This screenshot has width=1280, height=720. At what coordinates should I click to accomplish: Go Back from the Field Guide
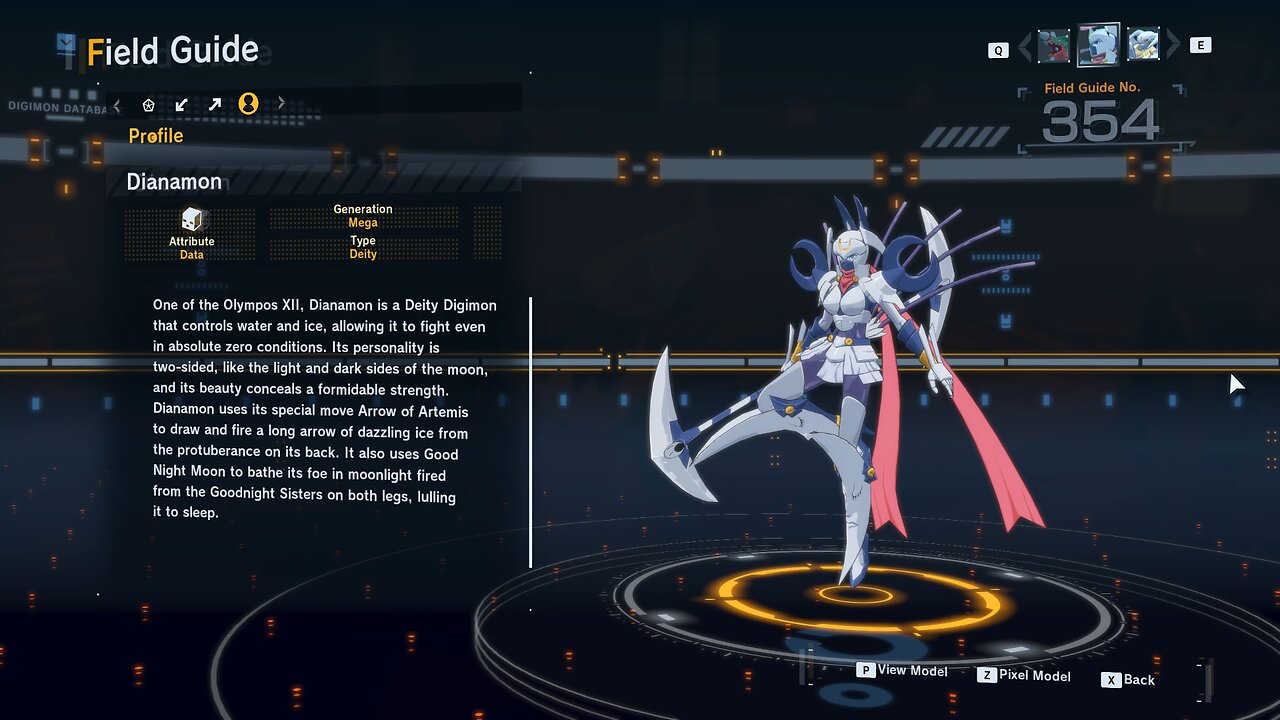click(x=1129, y=680)
